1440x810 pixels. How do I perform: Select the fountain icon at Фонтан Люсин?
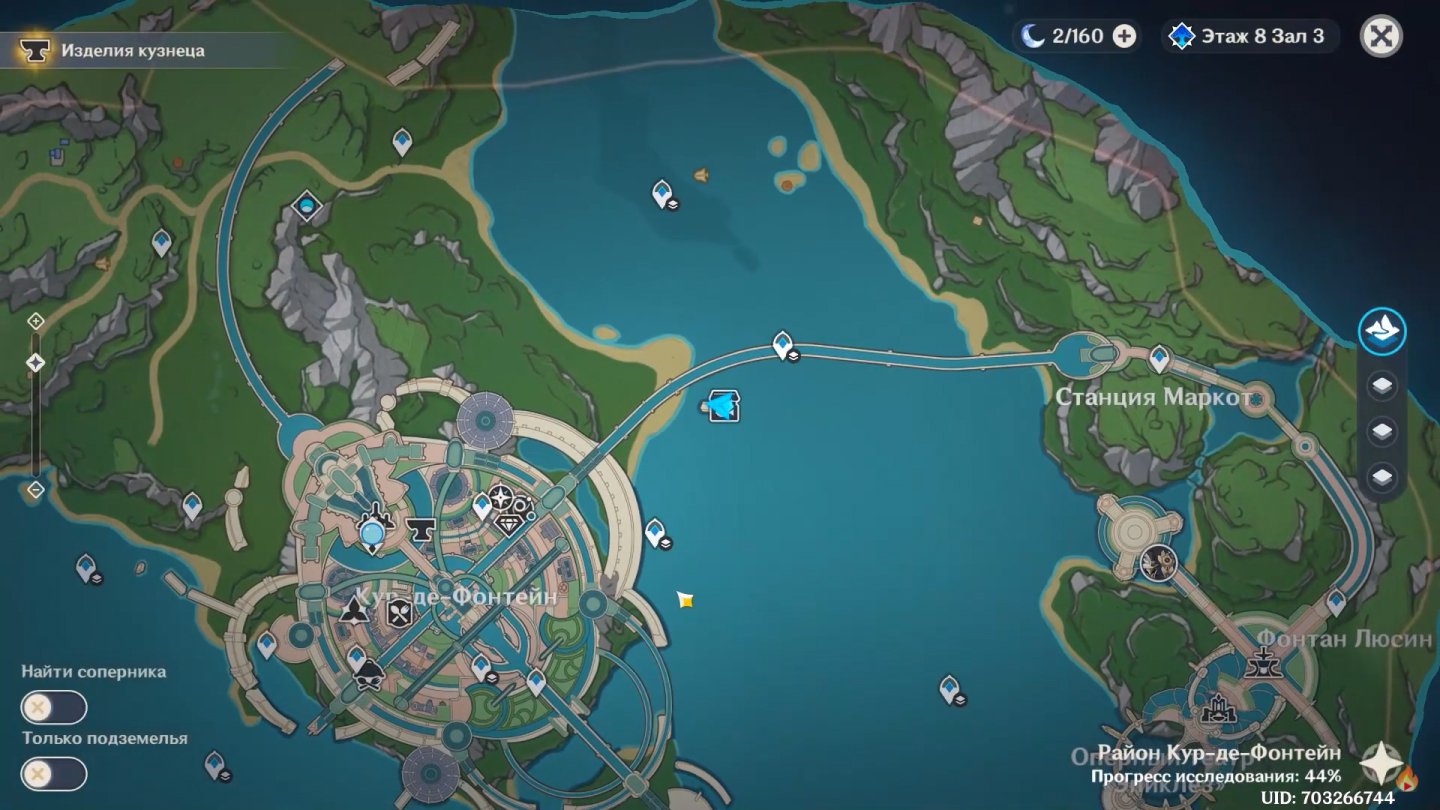[1264, 661]
